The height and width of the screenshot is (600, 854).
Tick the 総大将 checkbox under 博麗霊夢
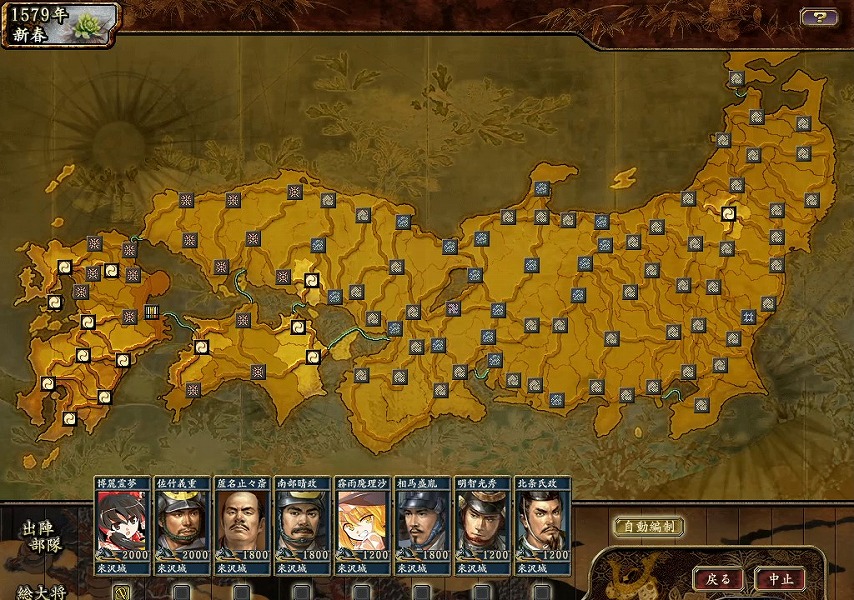tap(121, 592)
